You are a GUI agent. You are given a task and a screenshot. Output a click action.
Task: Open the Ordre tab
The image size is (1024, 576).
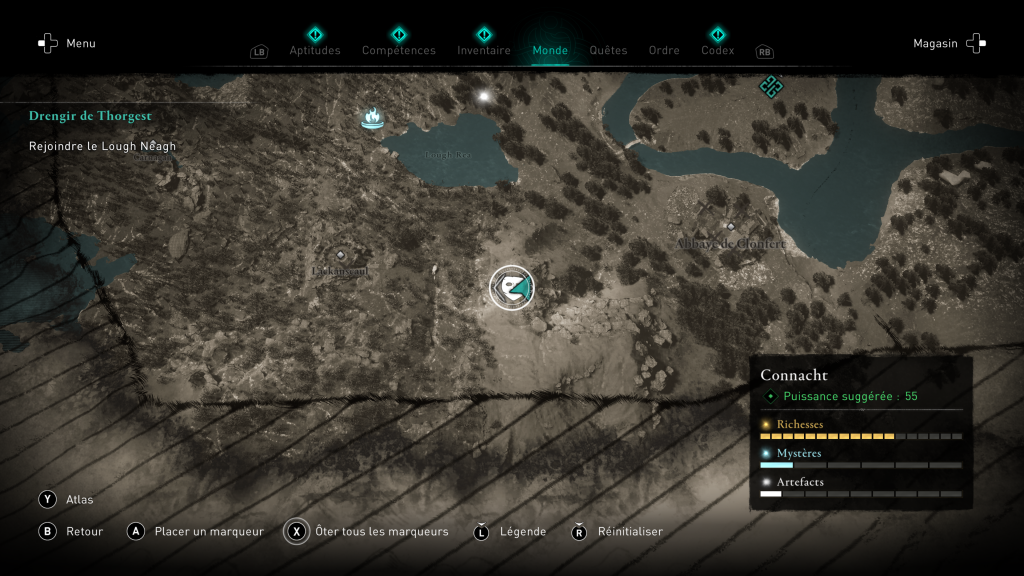click(x=664, y=50)
